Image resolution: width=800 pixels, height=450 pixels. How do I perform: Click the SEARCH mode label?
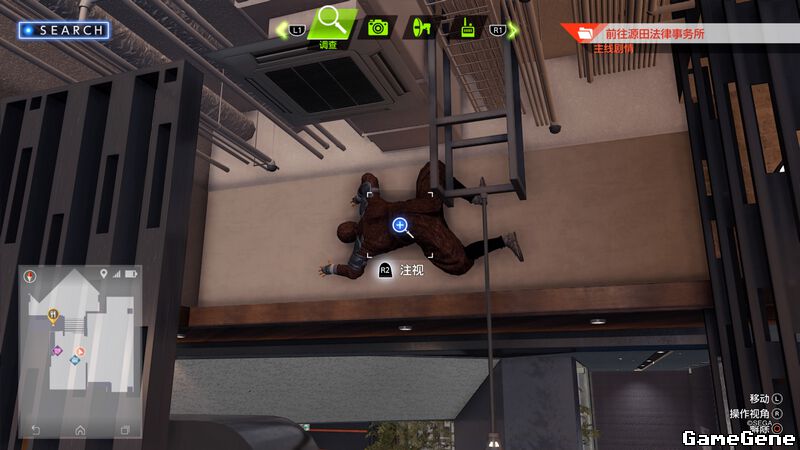coord(64,30)
